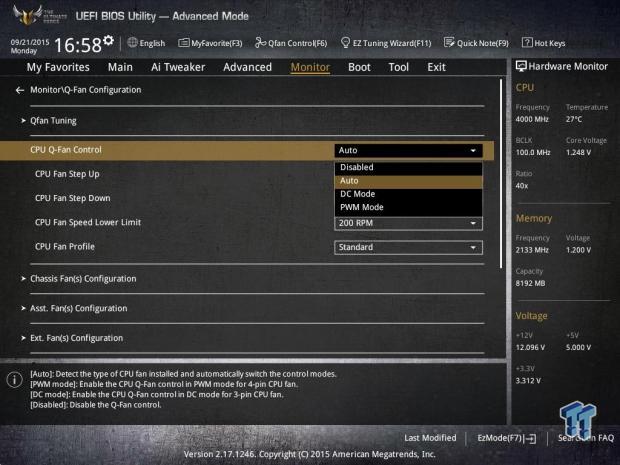Go to the Ai Tweaker tab
This screenshot has width=620, height=465.
pos(178,67)
